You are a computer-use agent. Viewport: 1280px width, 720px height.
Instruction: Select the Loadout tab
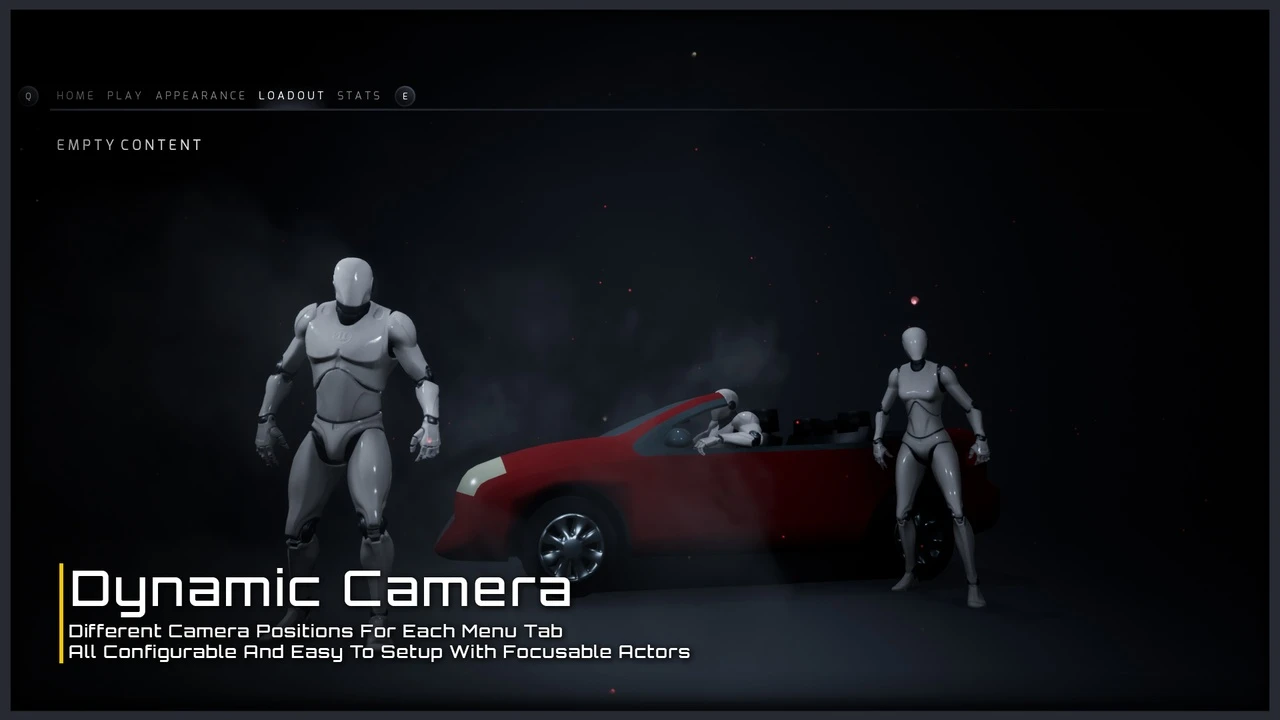click(291, 96)
